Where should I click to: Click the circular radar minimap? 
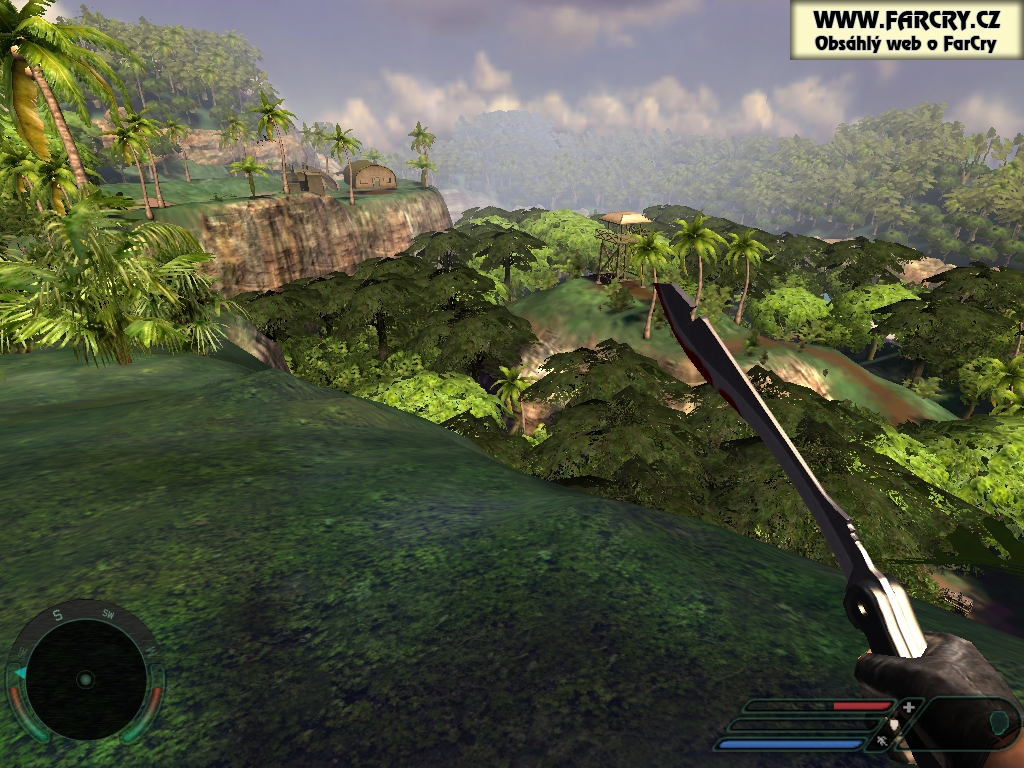(85, 679)
